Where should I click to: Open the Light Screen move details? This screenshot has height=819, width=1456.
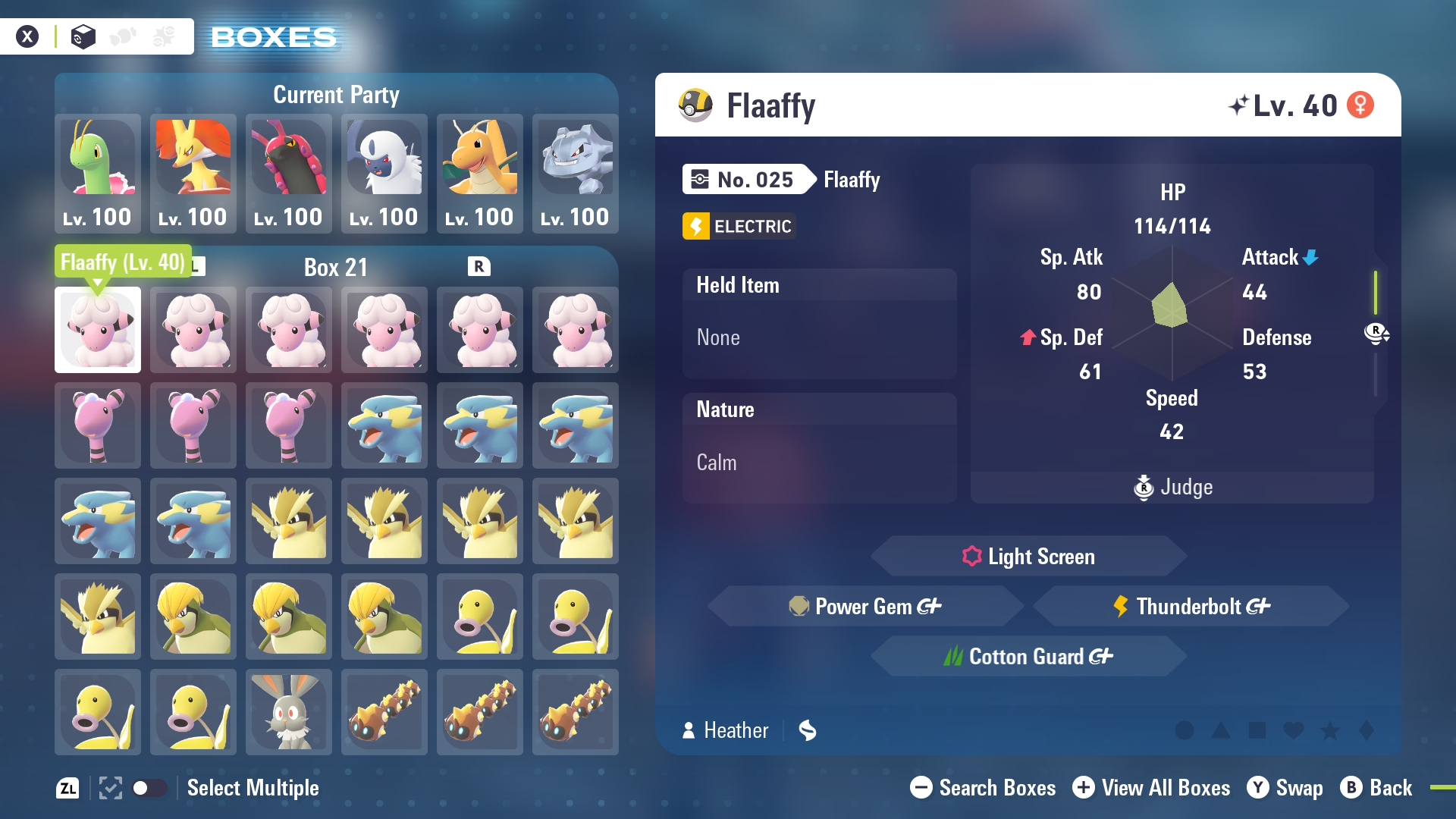pyautogui.click(x=1028, y=557)
